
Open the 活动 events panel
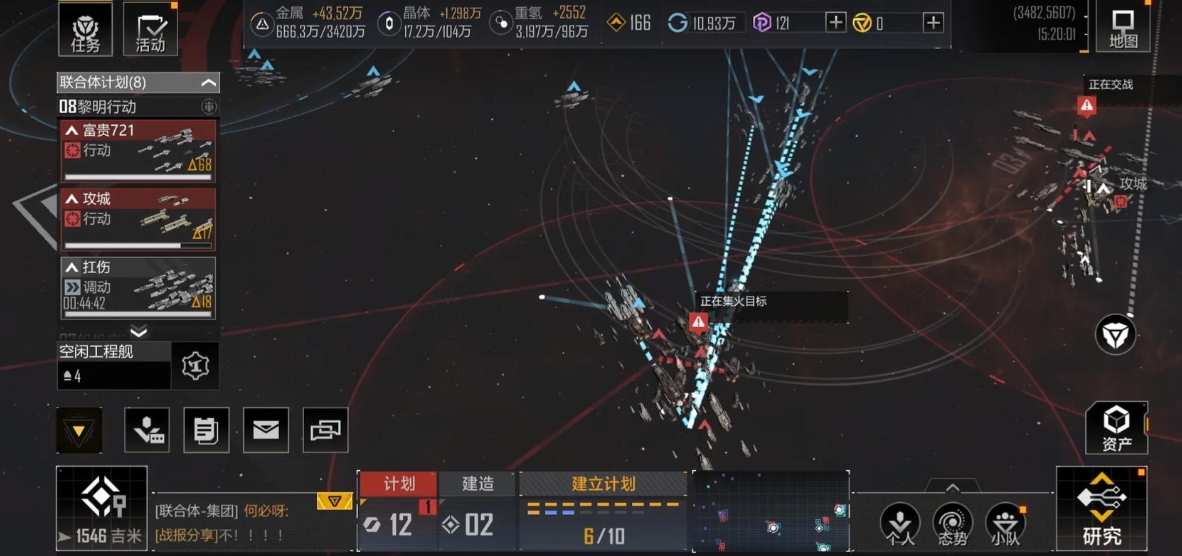pyautogui.click(x=150, y=28)
